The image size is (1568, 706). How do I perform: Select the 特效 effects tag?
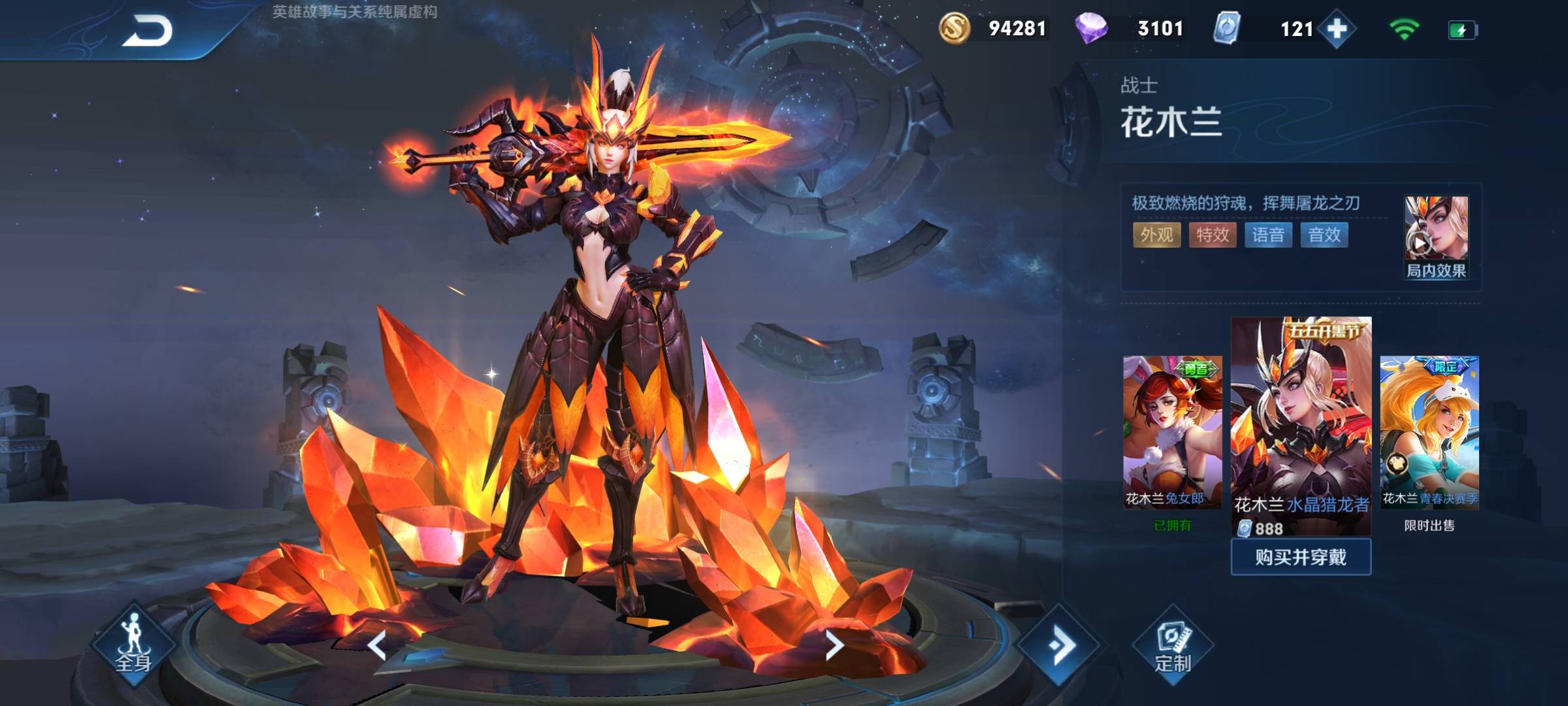1213,235
